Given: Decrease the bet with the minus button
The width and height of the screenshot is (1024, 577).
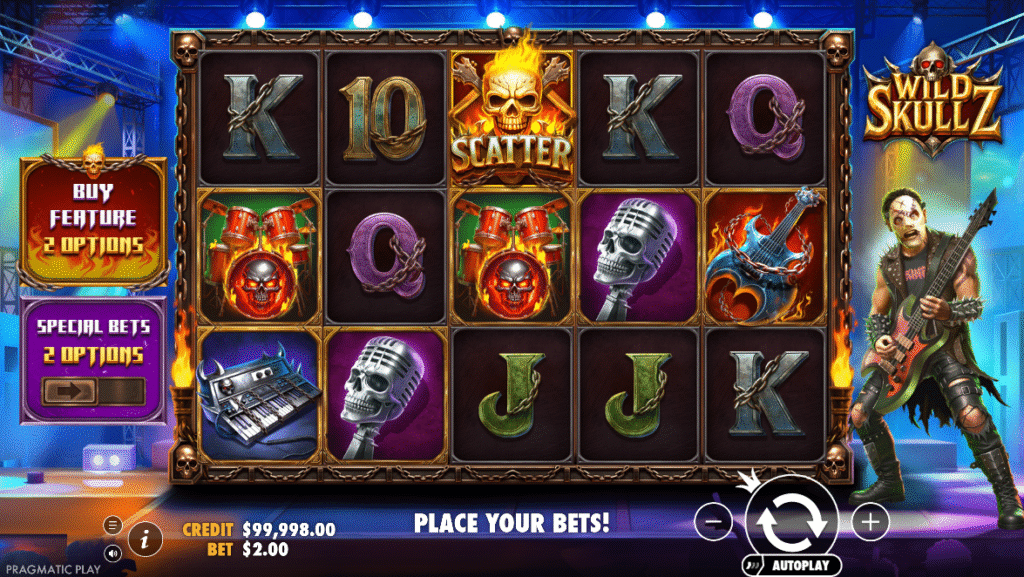Looking at the screenshot, I should 712,521.
